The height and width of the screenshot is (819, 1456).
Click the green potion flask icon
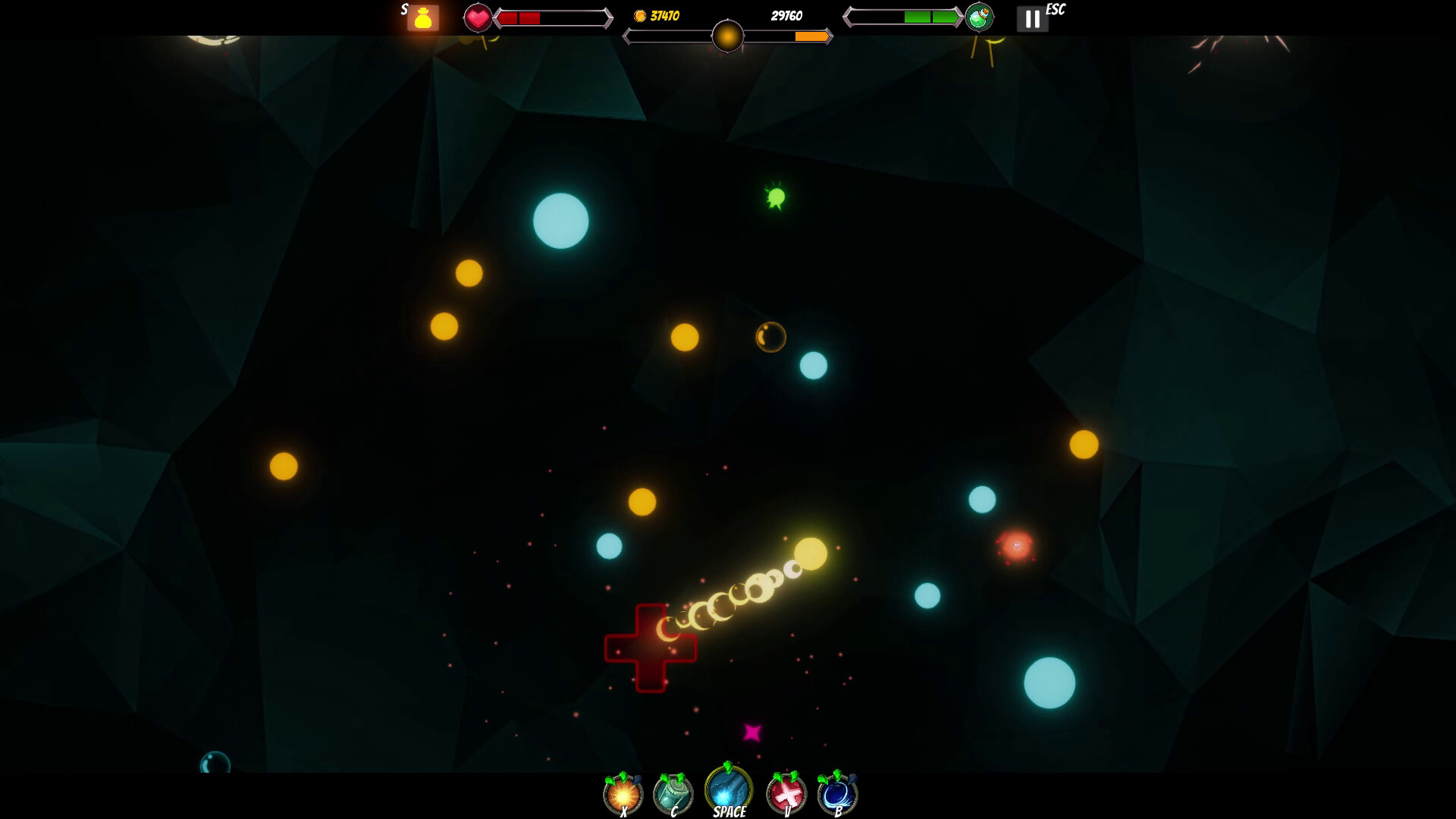click(x=980, y=17)
